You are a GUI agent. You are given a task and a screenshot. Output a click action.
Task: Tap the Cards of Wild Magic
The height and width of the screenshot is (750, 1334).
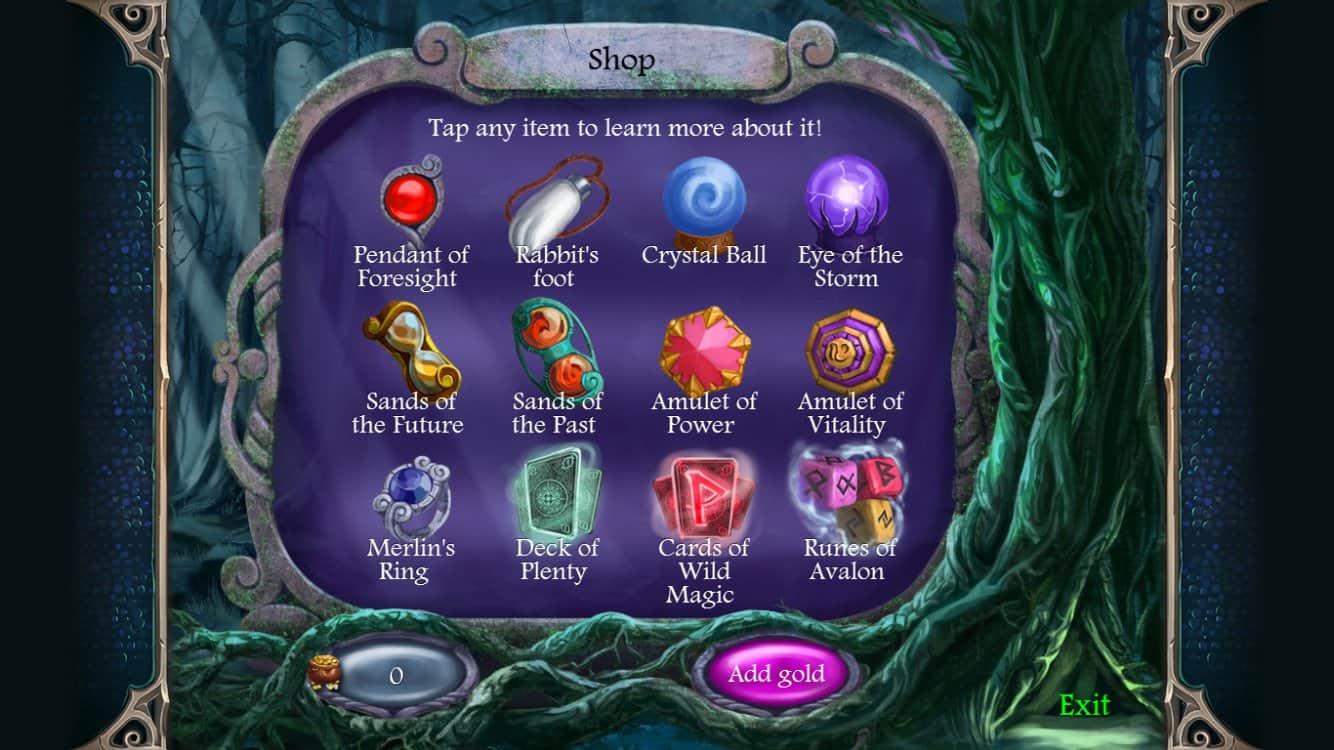tap(704, 495)
